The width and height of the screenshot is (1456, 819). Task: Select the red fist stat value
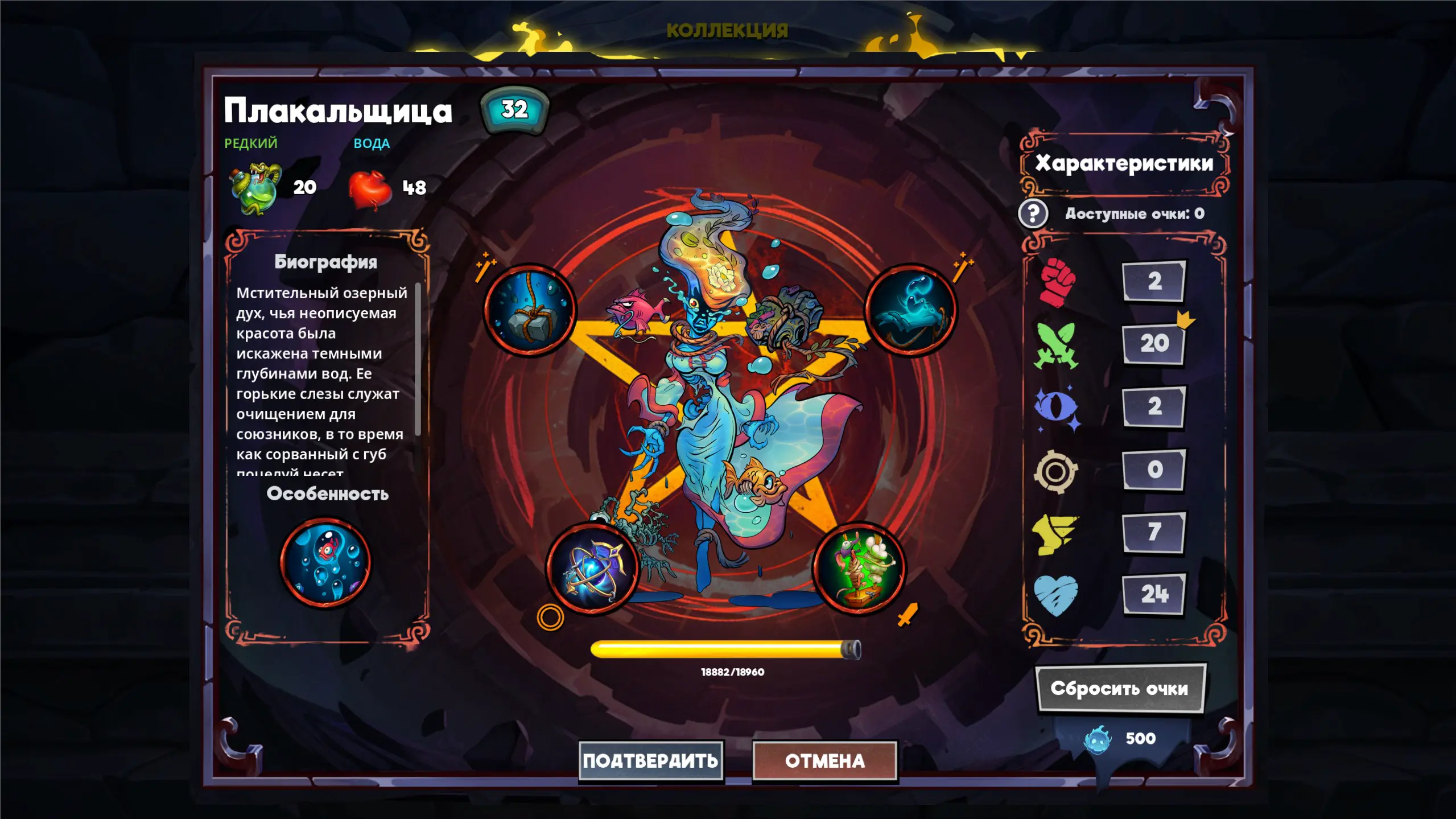1154,281
